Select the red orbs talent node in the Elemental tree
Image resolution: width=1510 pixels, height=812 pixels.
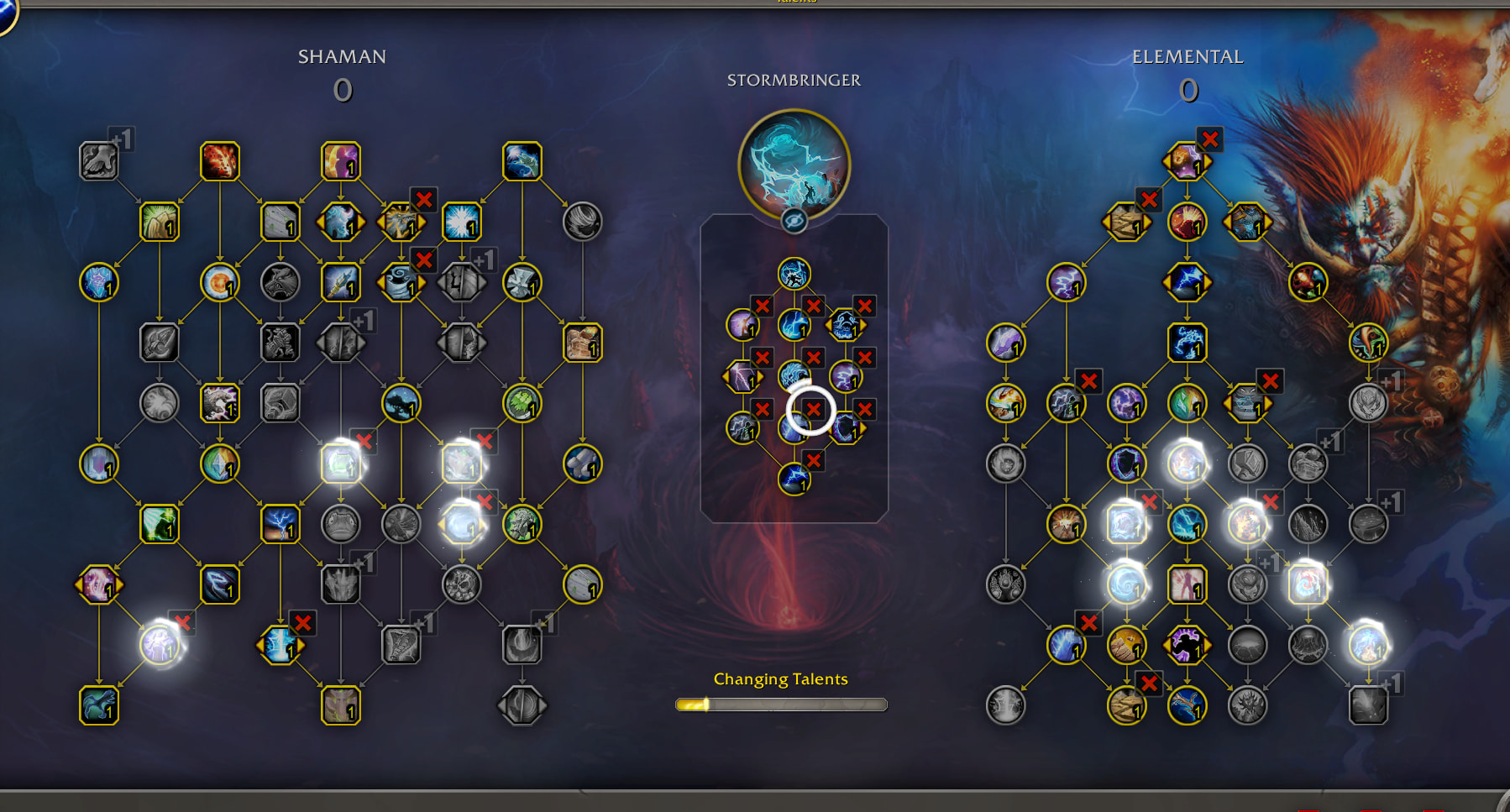tap(1308, 283)
